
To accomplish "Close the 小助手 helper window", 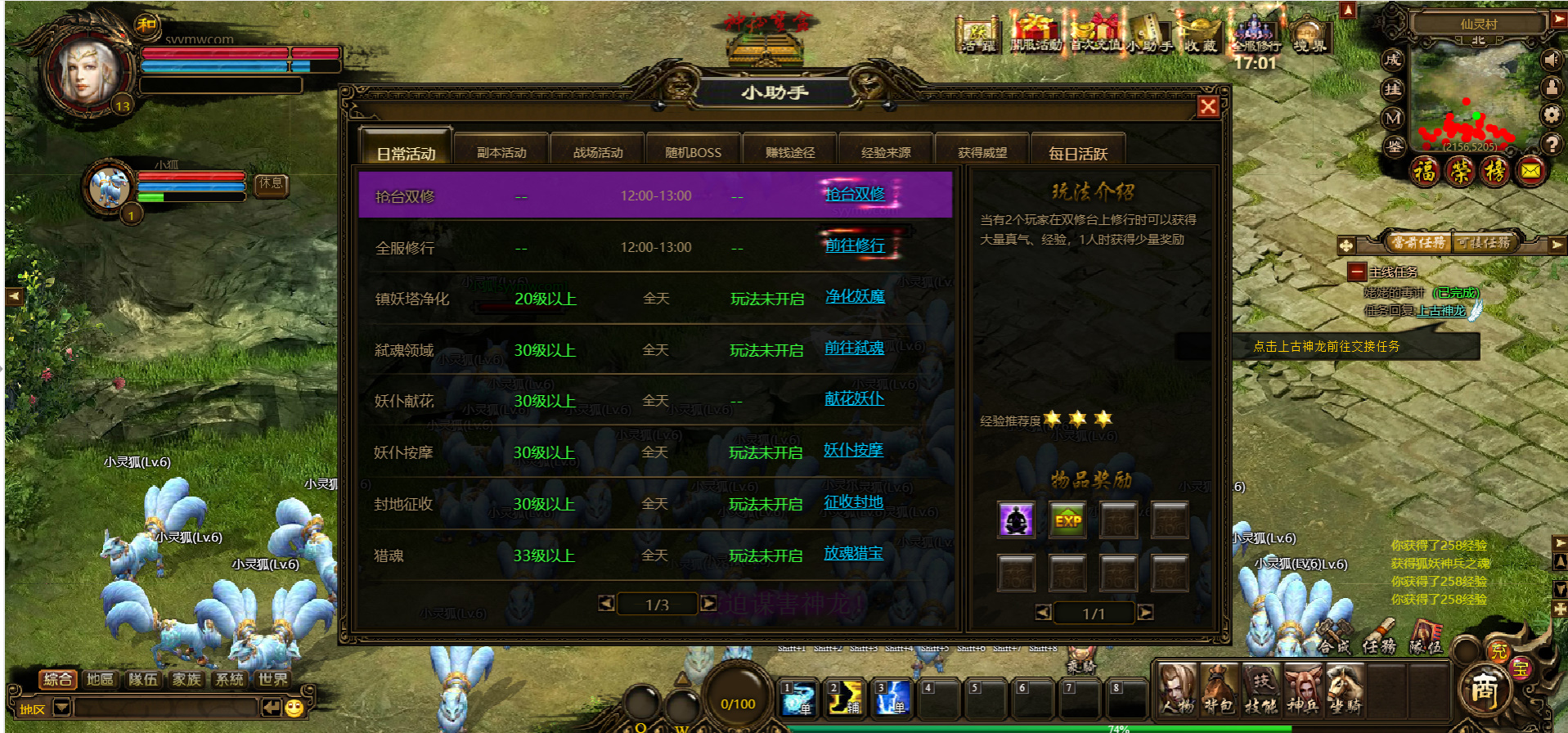I will tap(1207, 106).
